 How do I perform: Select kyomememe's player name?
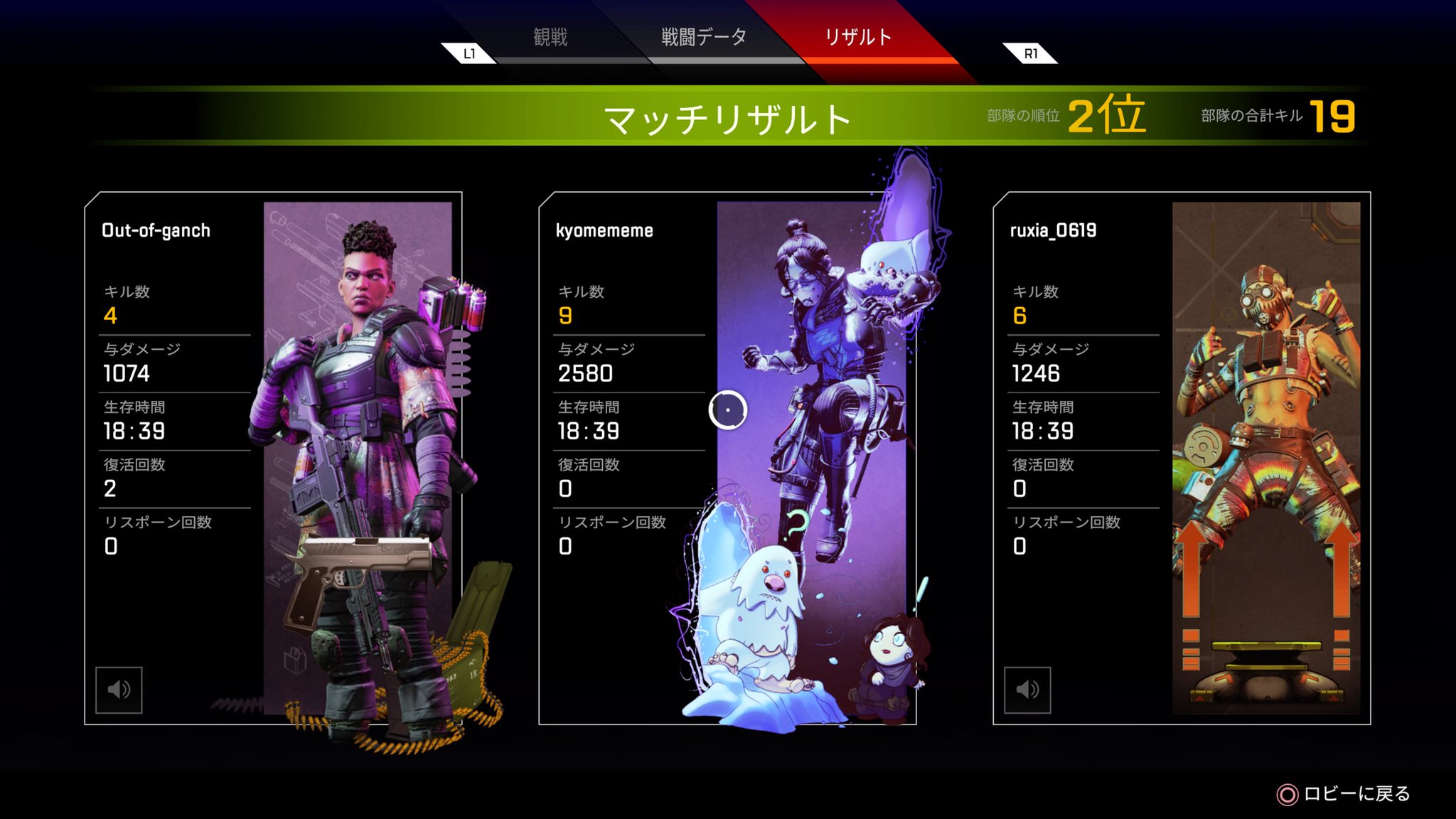click(x=603, y=230)
